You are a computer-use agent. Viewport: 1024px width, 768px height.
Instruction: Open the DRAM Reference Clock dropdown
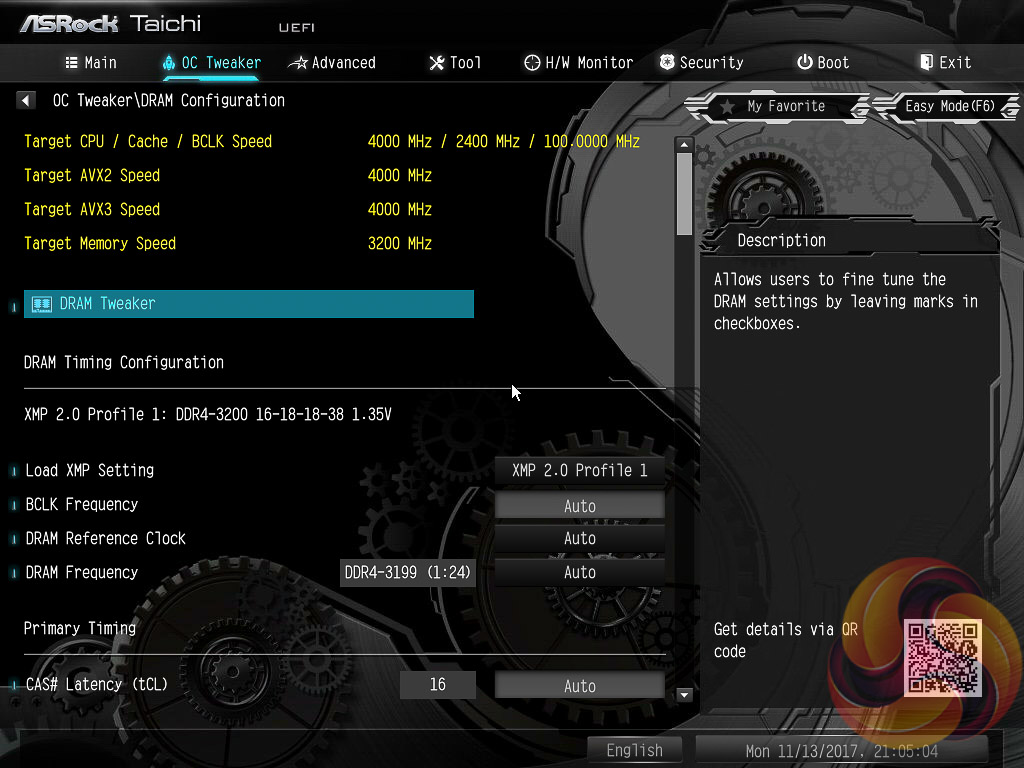point(579,539)
